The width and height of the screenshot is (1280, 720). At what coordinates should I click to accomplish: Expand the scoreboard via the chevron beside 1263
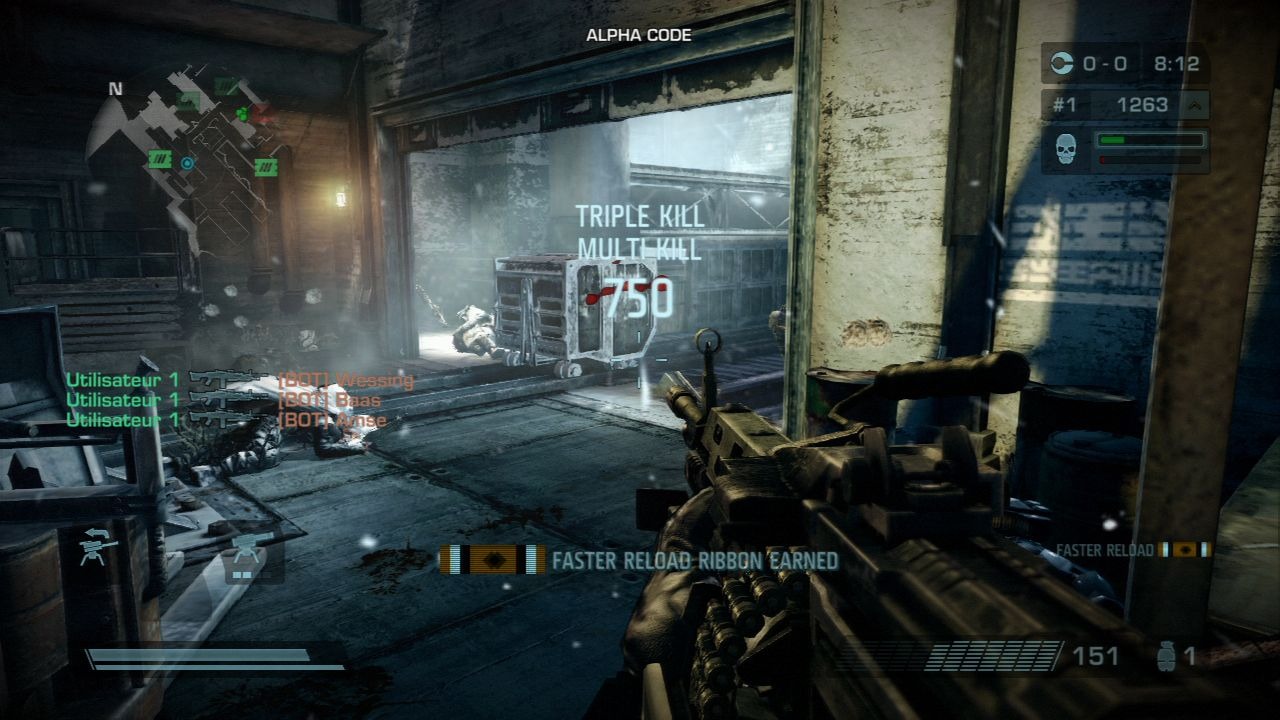coord(1195,106)
